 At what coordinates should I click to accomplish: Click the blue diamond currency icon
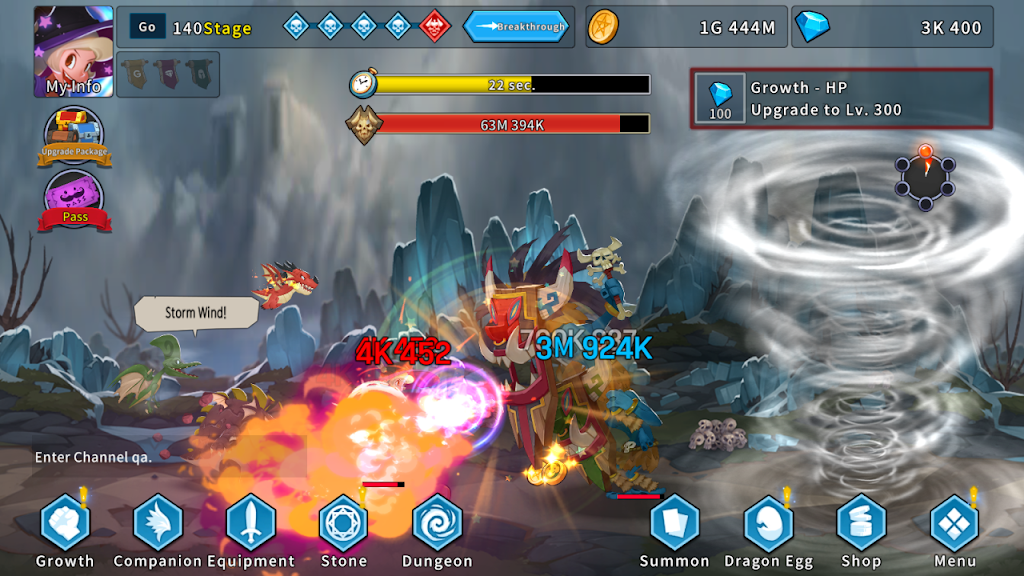point(811,27)
